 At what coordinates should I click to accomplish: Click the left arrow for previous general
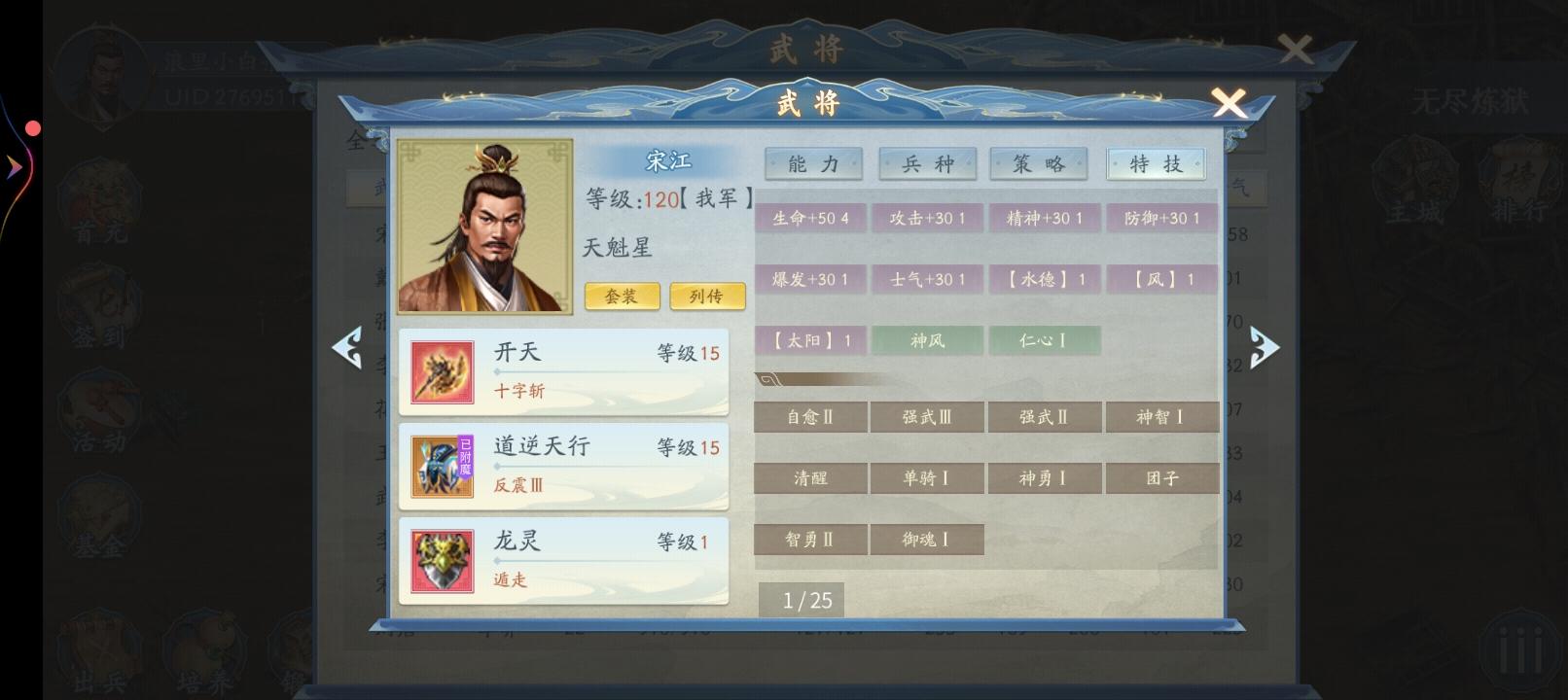click(348, 345)
